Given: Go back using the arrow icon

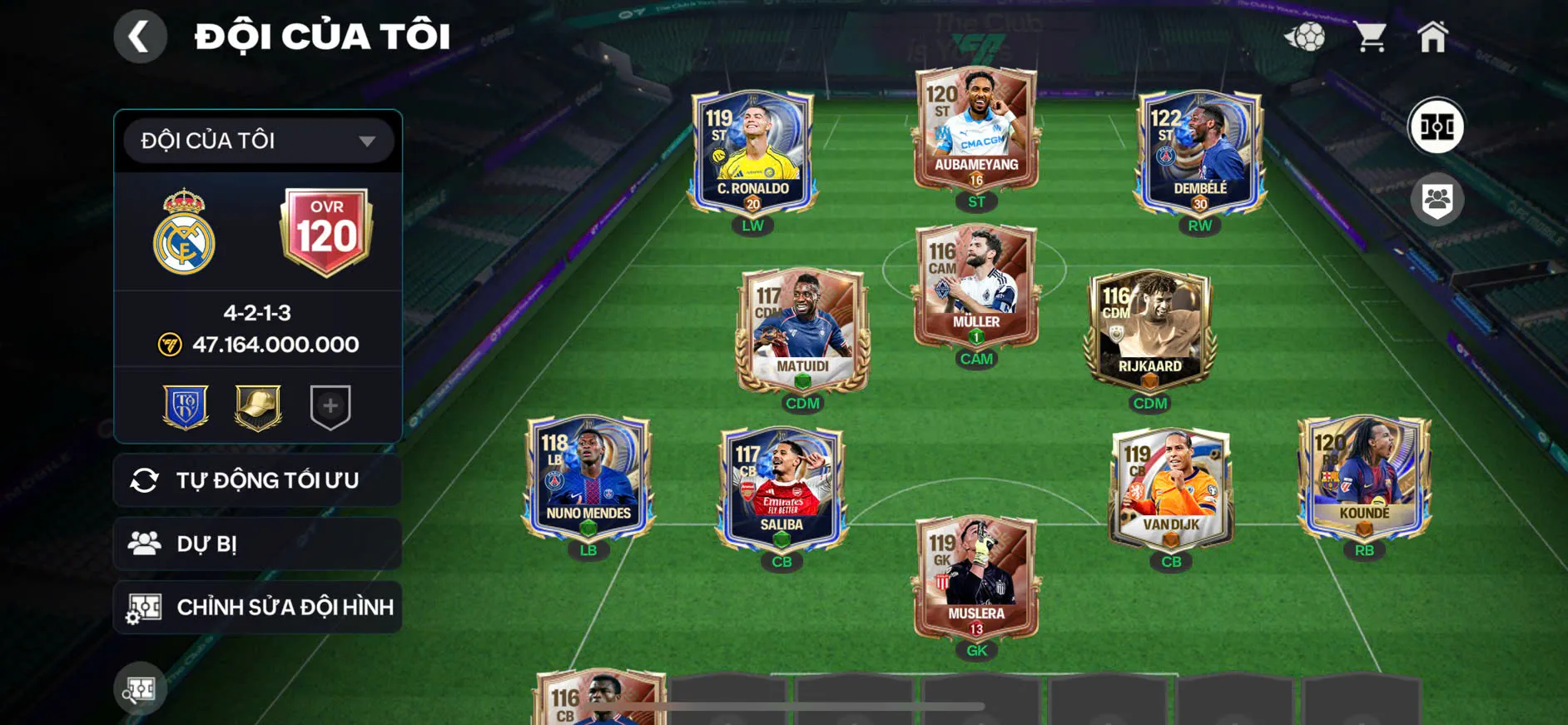Looking at the screenshot, I should [x=140, y=36].
